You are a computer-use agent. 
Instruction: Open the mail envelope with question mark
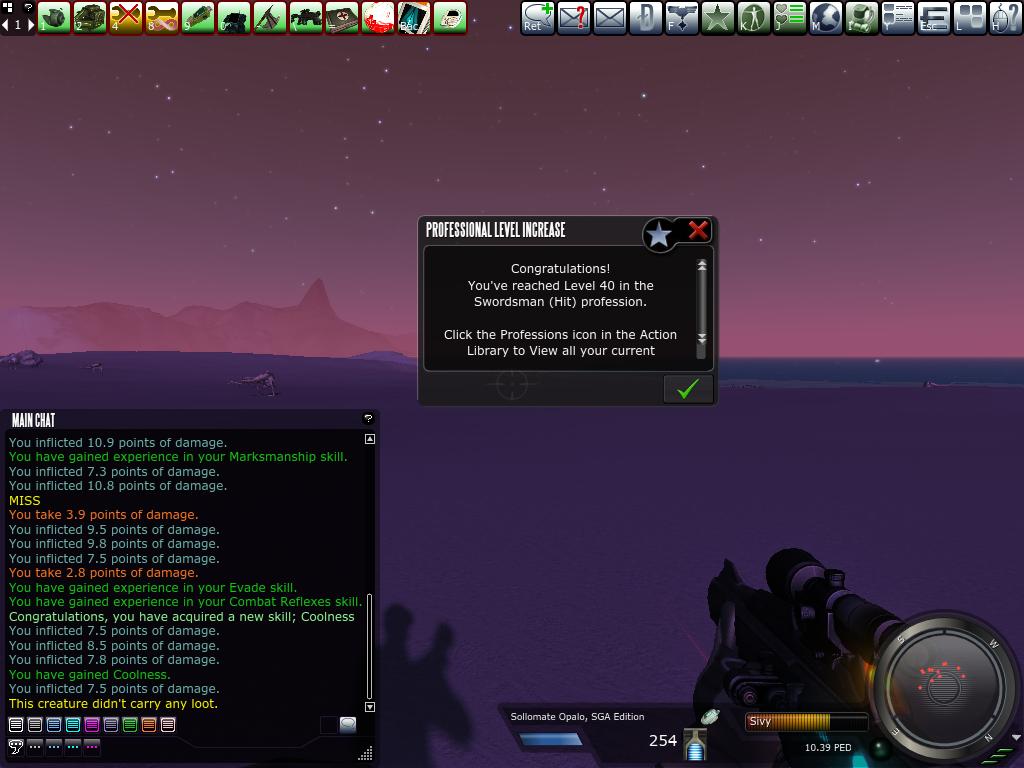tap(574, 17)
